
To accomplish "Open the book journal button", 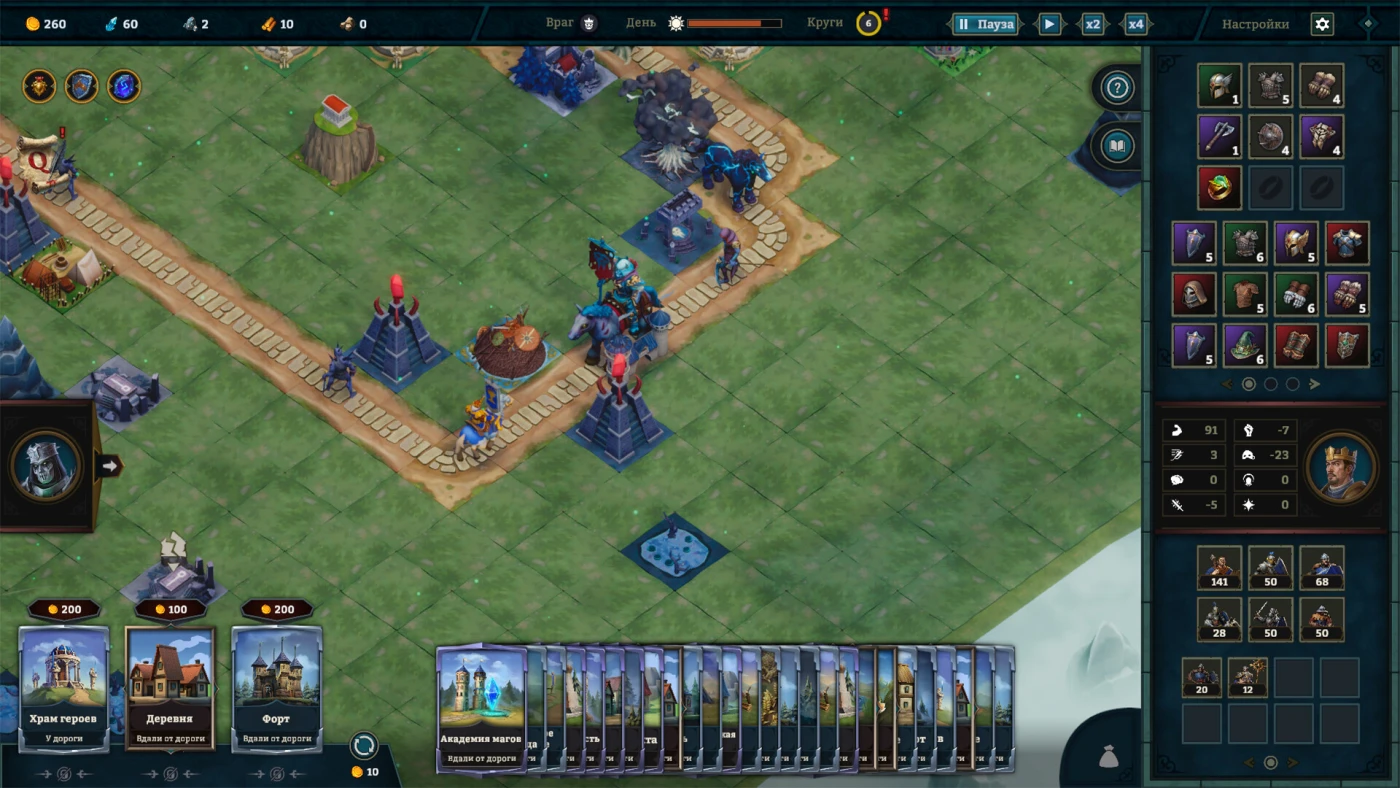I will (1118, 148).
